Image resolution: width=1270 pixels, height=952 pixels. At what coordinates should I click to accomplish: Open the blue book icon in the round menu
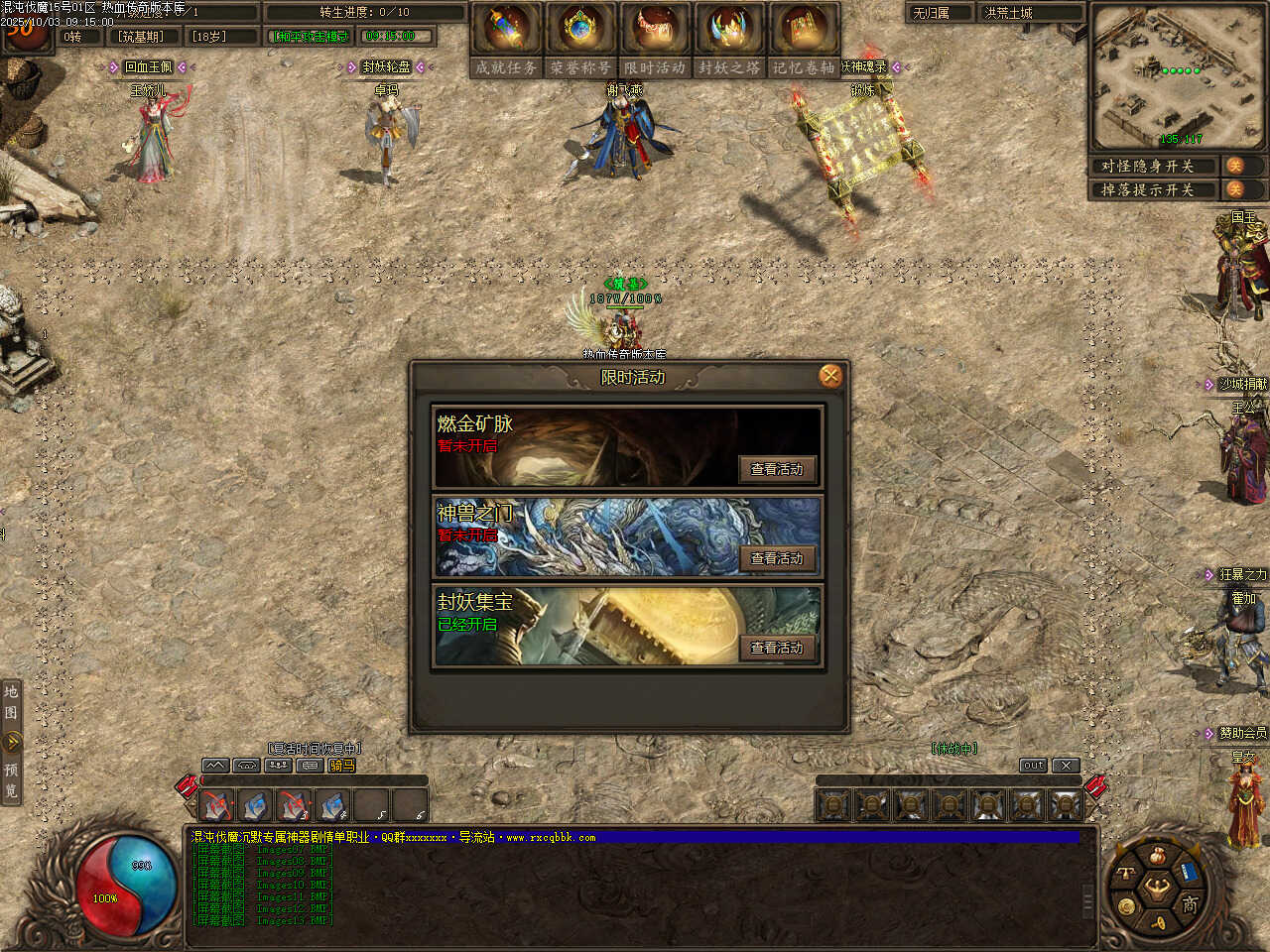coord(1188,873)
